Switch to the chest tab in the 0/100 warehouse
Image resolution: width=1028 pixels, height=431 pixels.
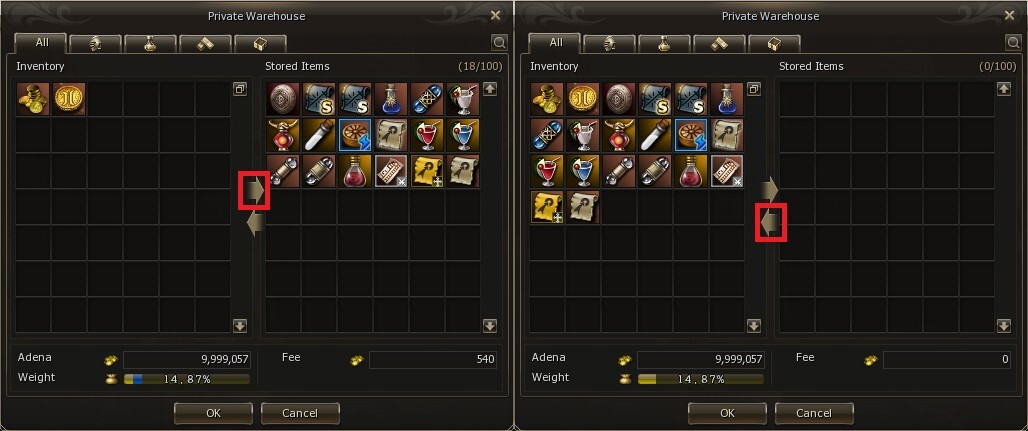[x=774, y=43]
